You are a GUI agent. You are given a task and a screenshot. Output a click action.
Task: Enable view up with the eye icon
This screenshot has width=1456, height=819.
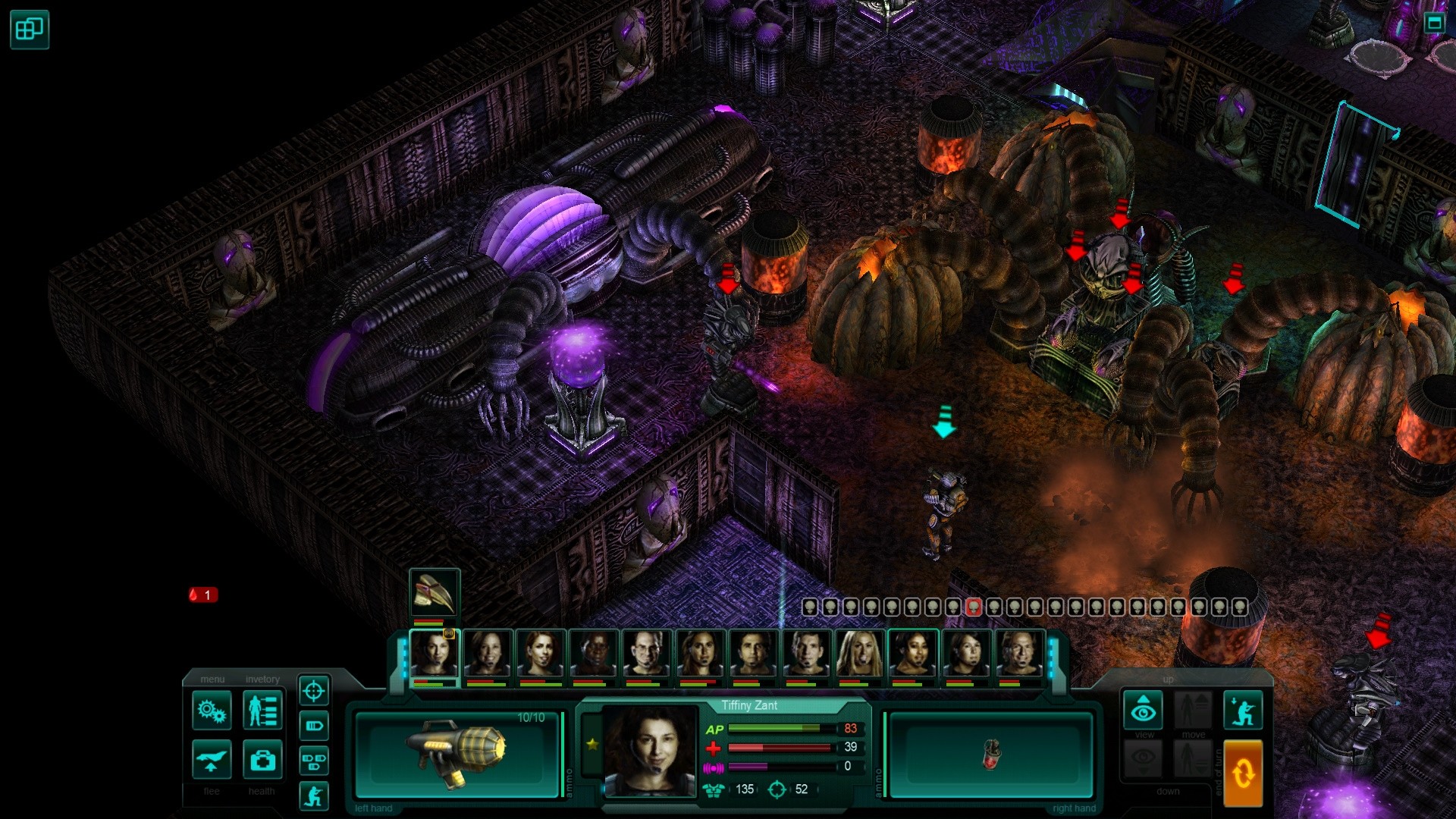pos(1143,710)
